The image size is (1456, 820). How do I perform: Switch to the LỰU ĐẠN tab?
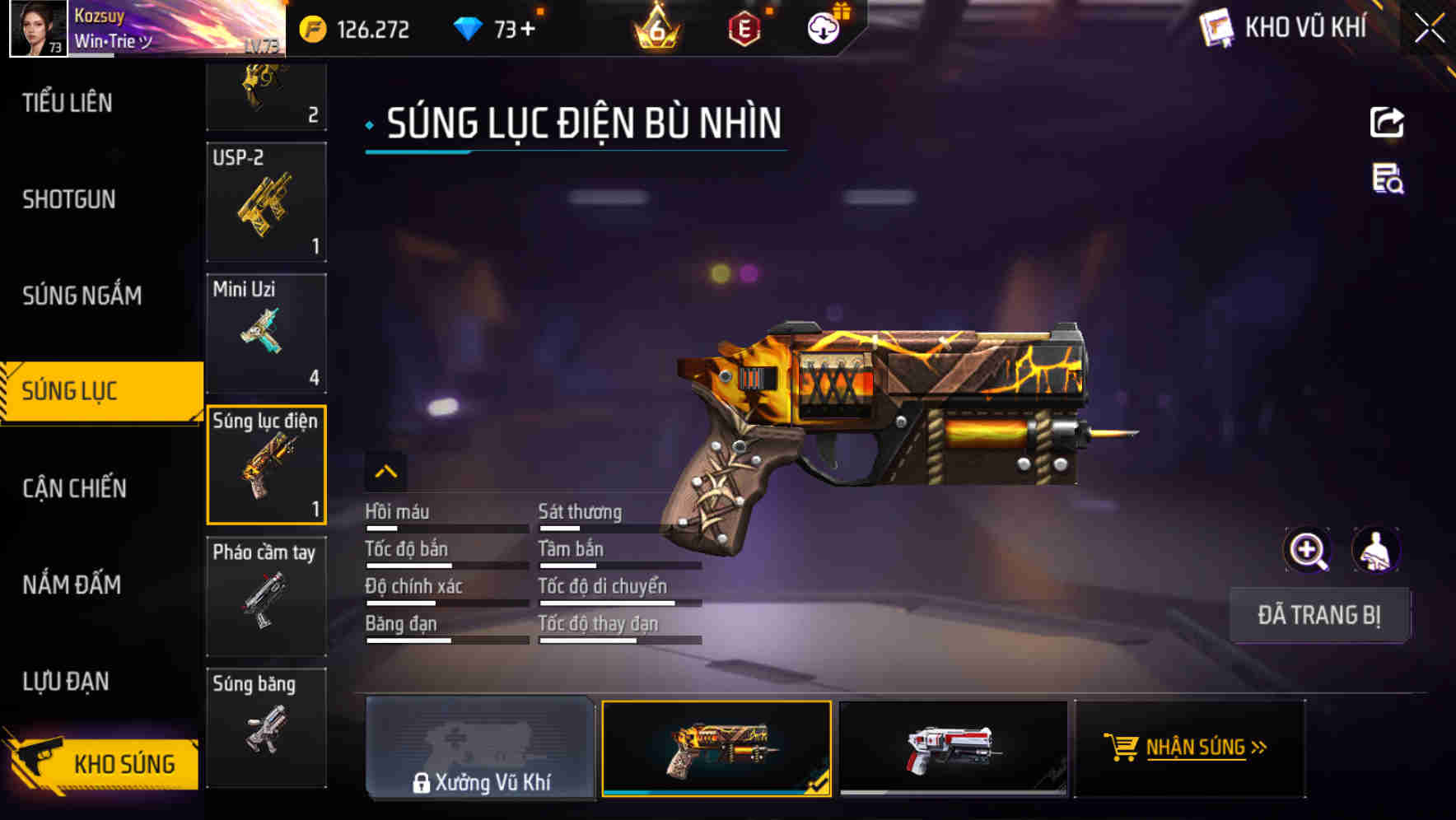click(68, 681)
